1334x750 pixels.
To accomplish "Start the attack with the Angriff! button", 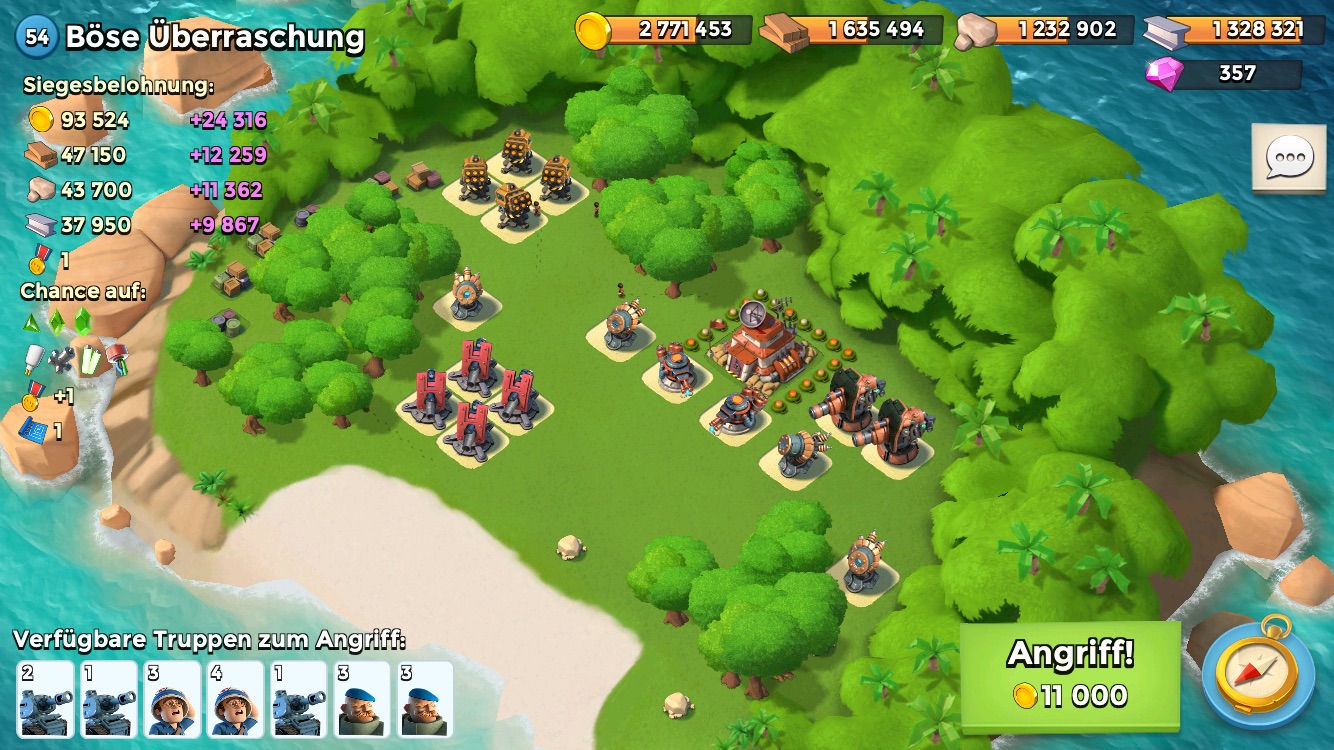I will (x=1070, y=675).
